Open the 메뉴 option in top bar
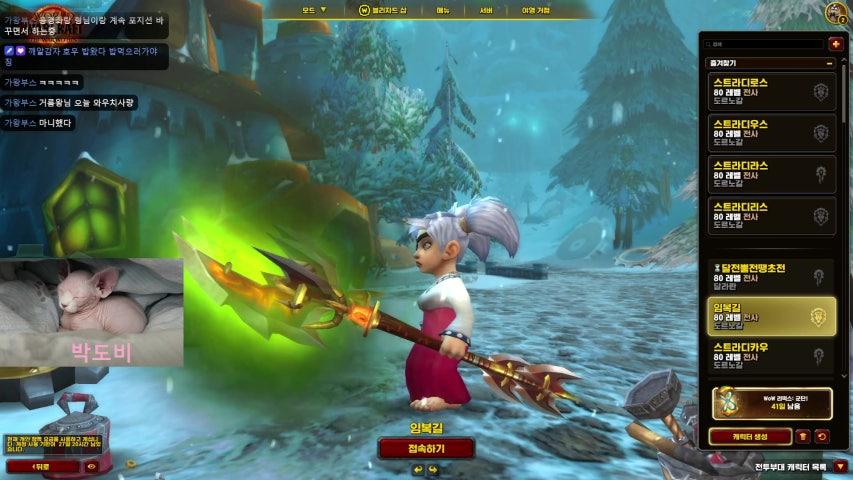The height and width of the screenshot is (480, 853). (443, 10)
